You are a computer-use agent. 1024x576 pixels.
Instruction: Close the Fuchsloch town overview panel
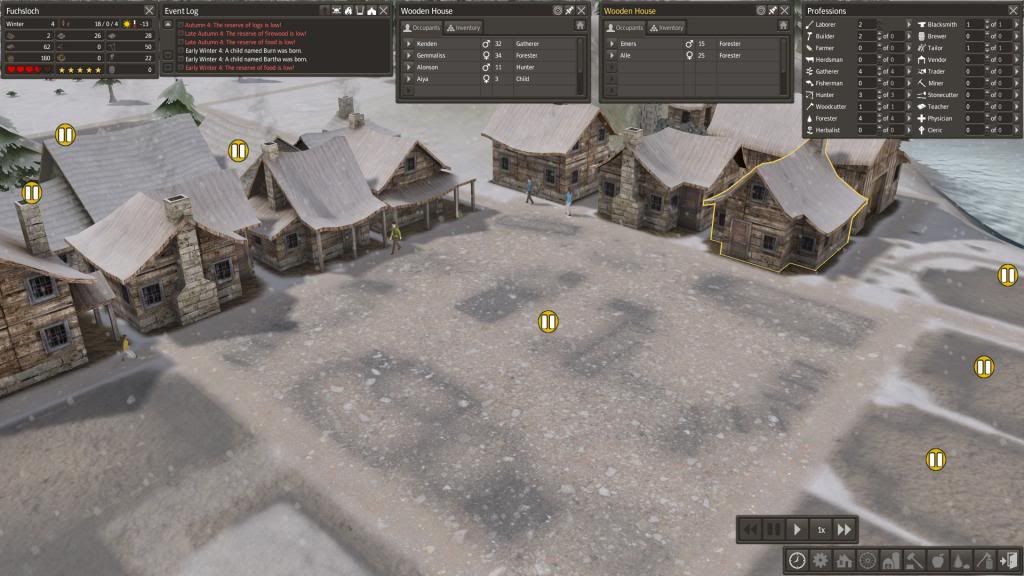pyautogui.click(x=149, y=10)
